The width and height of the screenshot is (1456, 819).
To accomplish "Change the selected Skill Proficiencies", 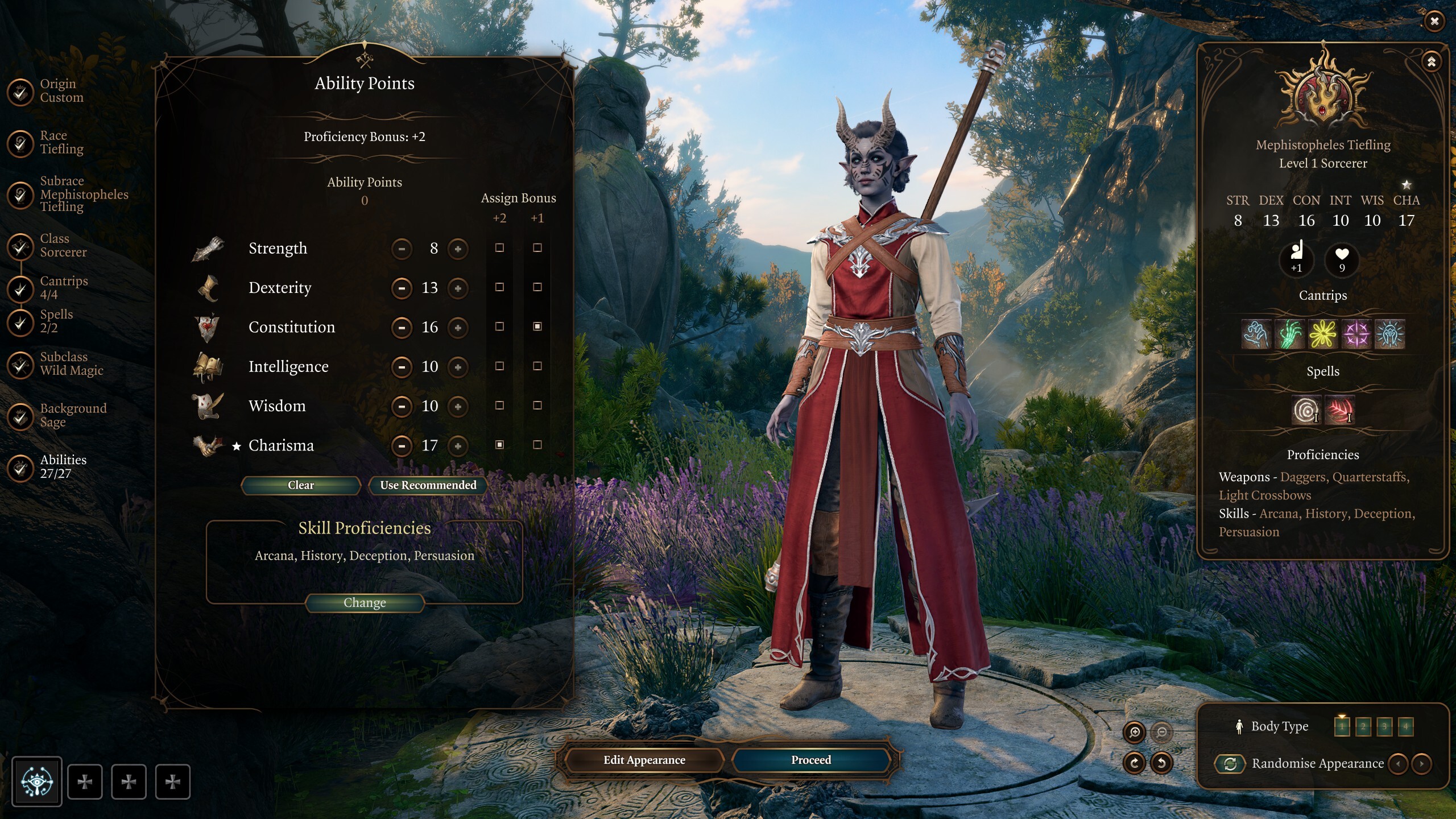I will tap(366, 602).
